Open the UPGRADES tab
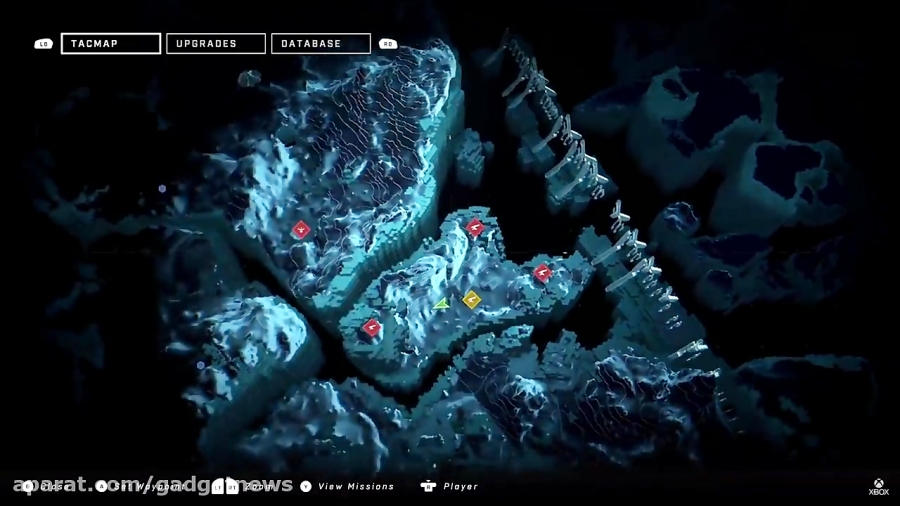The height and width of the screenshot is (506, 900). [215, 44]
